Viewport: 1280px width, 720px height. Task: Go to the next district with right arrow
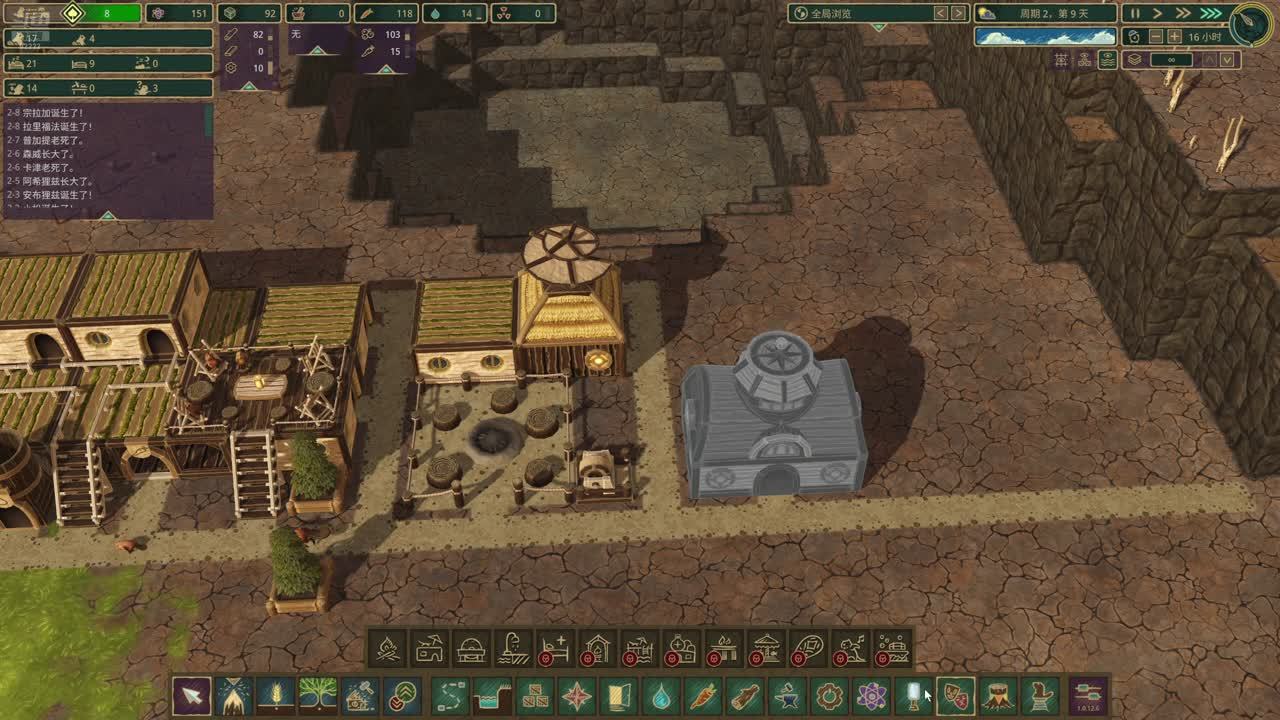959,13
